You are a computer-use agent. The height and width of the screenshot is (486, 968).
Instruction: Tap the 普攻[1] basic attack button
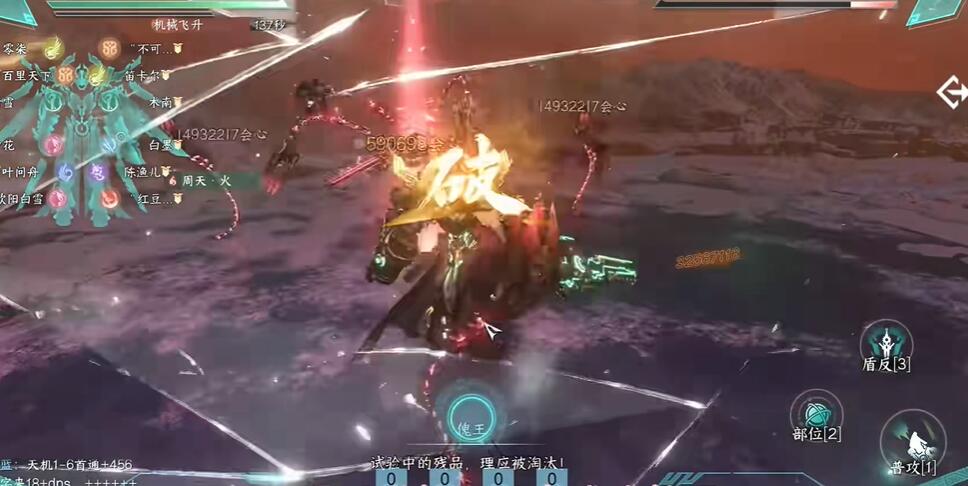coord(913,444)
